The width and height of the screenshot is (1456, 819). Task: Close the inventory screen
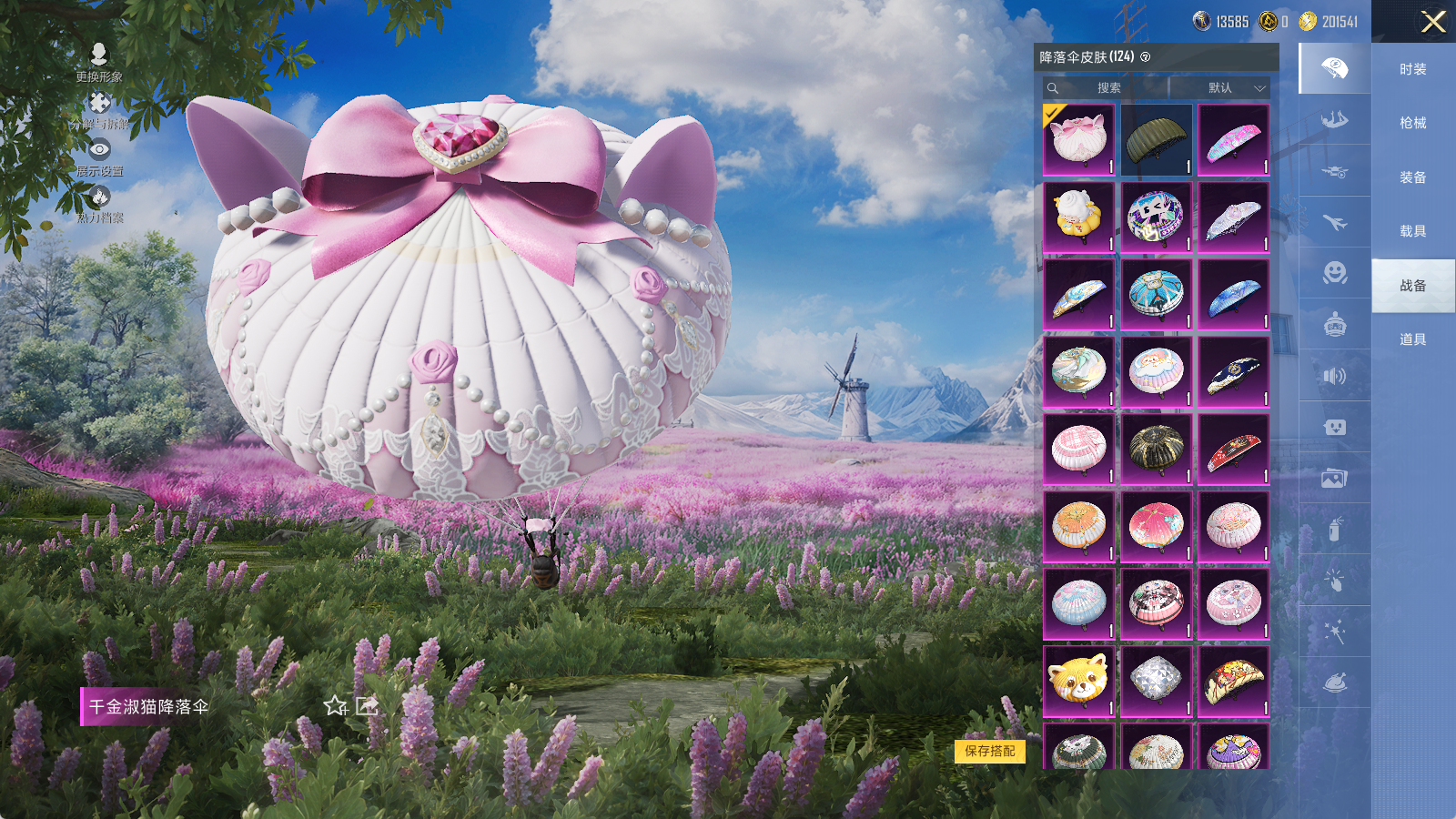coord(1433,22)
